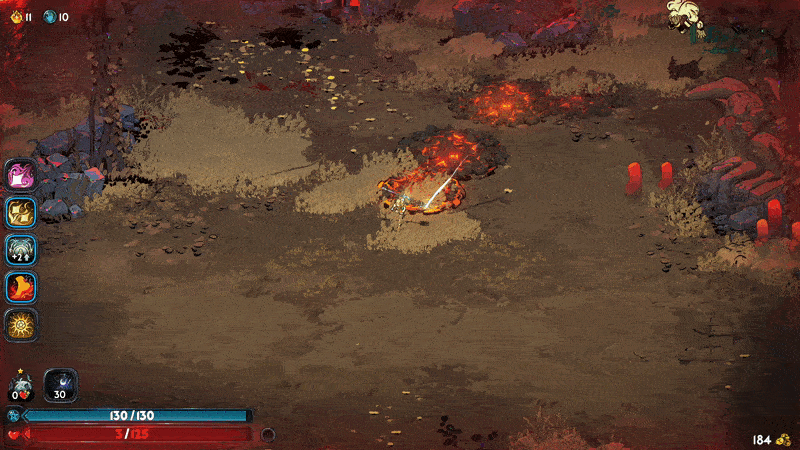Select the pink swirl boon icon
Image resolution: width=800 pixels, height=450 pixels.
21,175
